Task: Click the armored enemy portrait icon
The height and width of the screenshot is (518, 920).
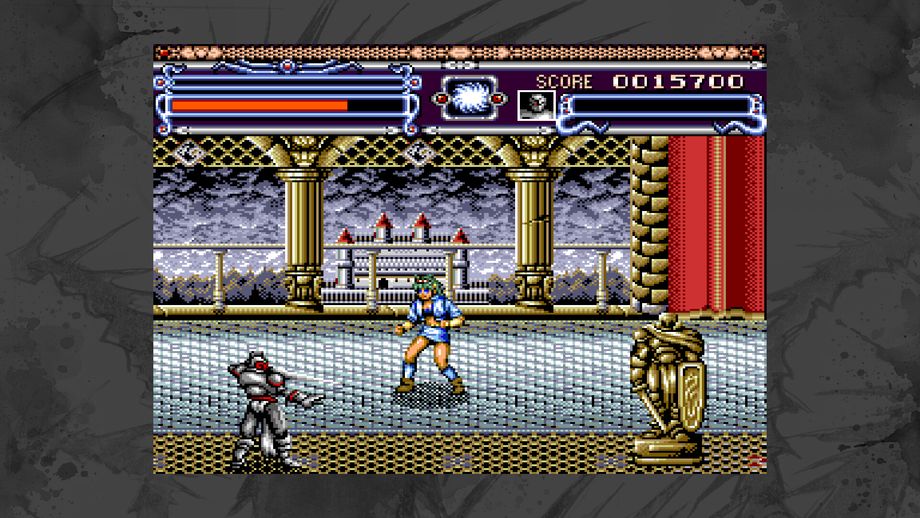Action: pyautogui.click(x=535, y=104)
